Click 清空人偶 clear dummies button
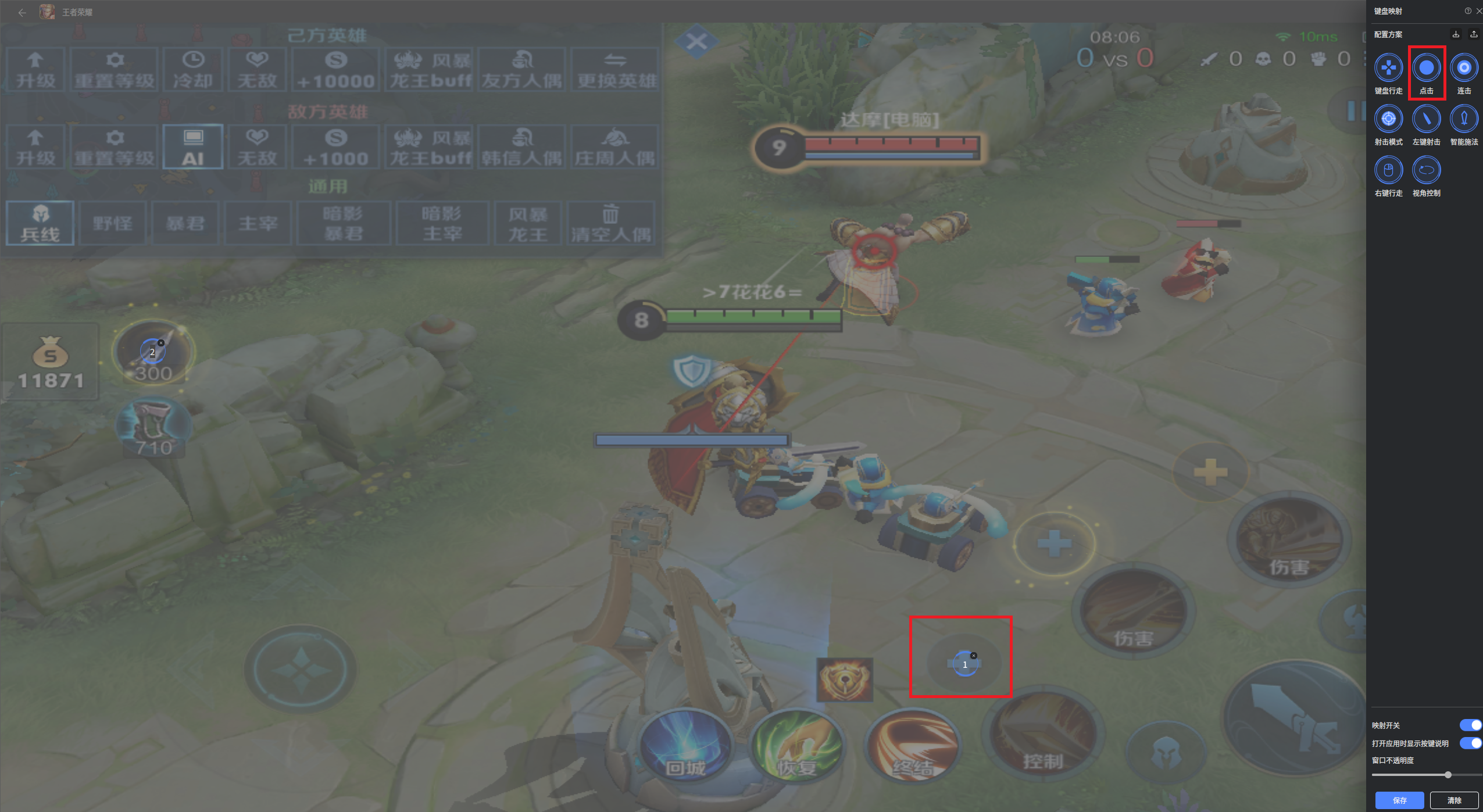This screenshot has height=812, width=1483. 610,224
